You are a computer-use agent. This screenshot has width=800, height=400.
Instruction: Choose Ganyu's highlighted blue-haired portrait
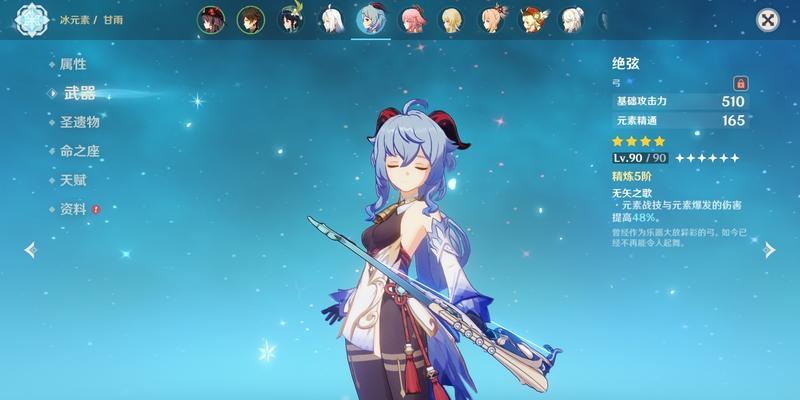371,20
